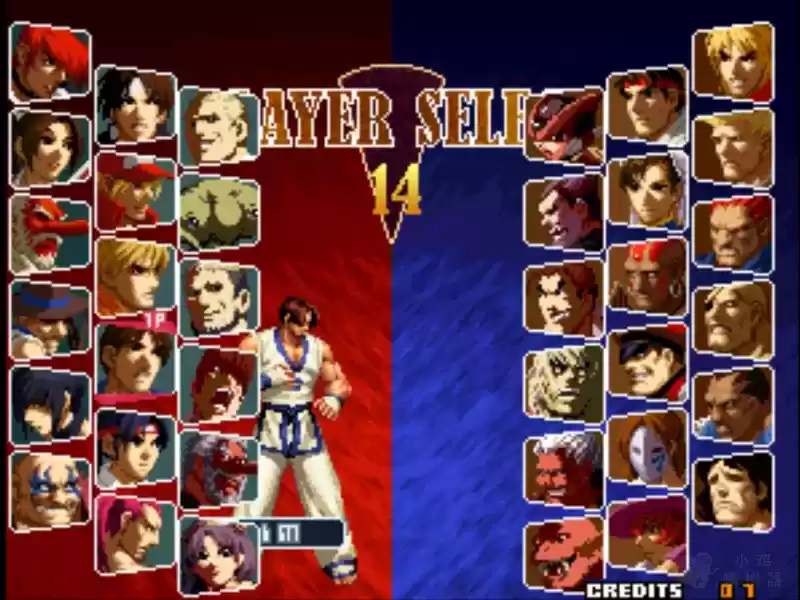Select Earthquake's blue face-paint portrait
This screenshot has width=800, height=600.
coord(48,490)
